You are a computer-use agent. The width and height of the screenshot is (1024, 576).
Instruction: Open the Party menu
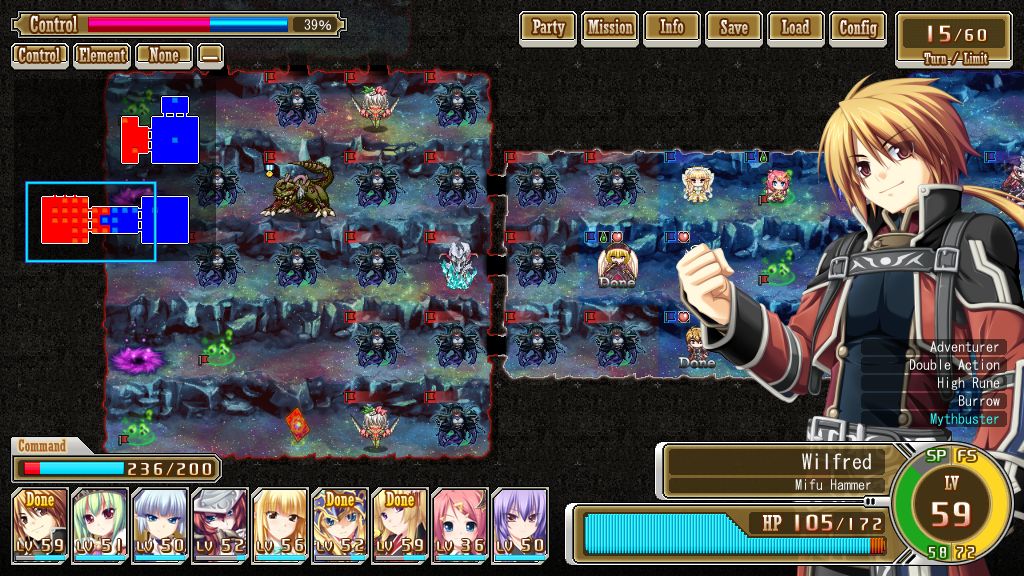[548, 28]
